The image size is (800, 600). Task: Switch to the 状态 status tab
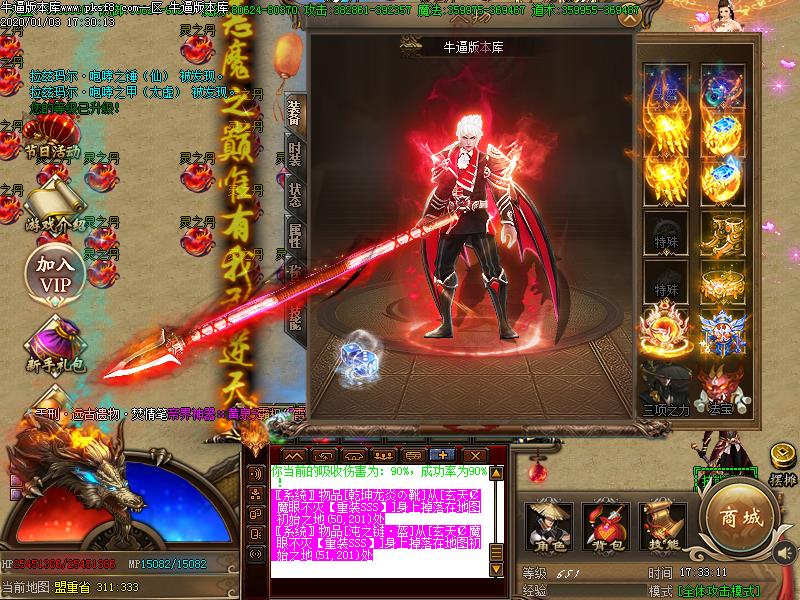[x=295, y=194]
